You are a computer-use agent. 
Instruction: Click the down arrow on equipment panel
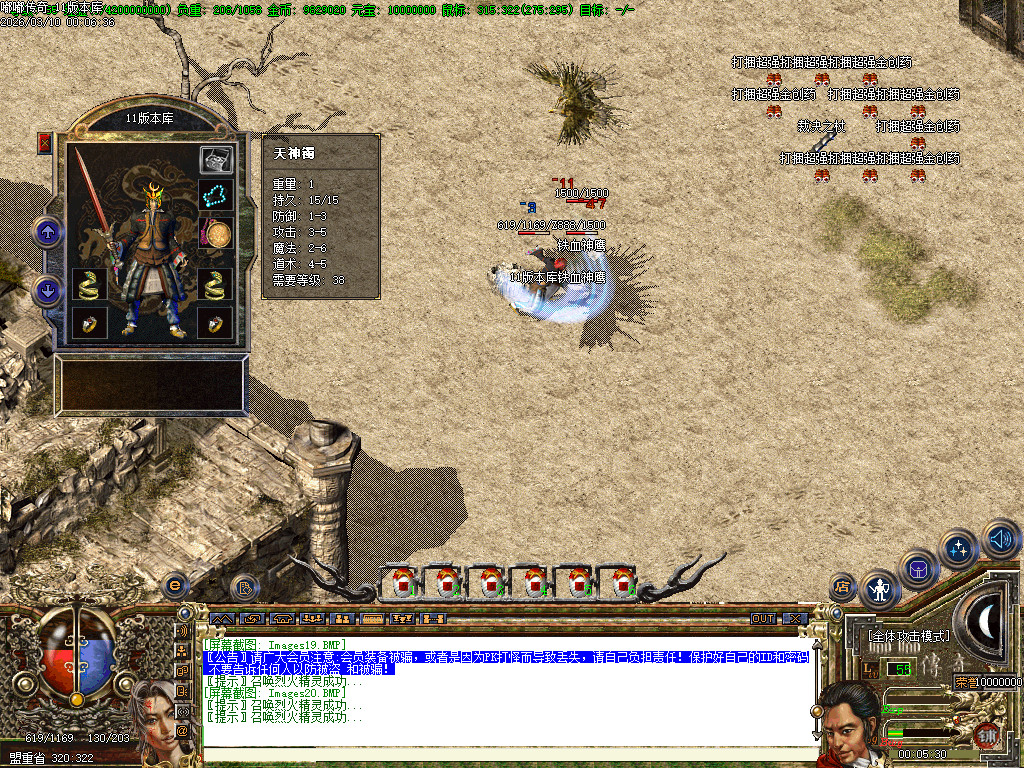[x=47, y=291]
